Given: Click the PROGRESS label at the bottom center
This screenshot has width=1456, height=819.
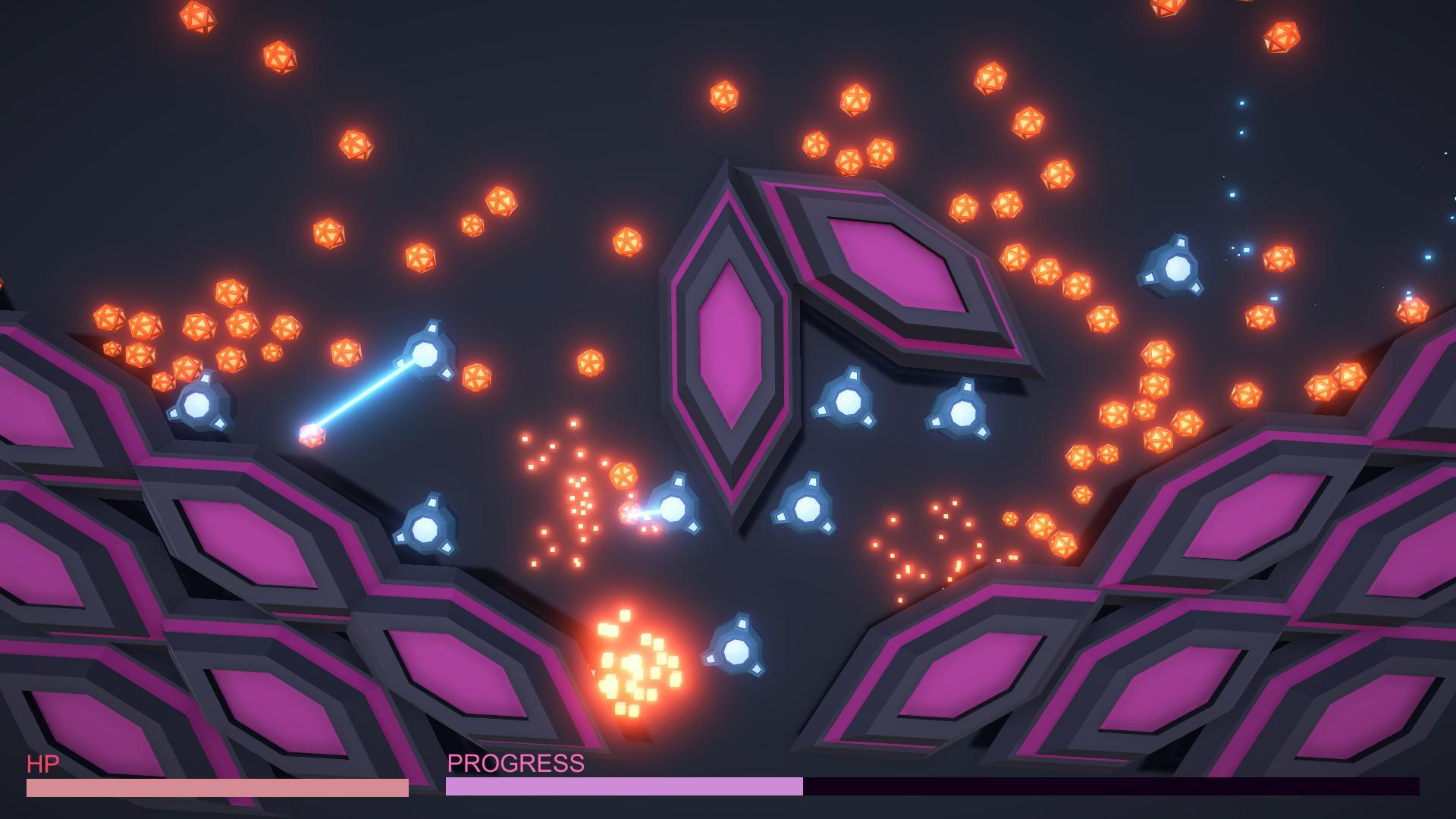Looking at the screenshot, I should coord(516,764).
